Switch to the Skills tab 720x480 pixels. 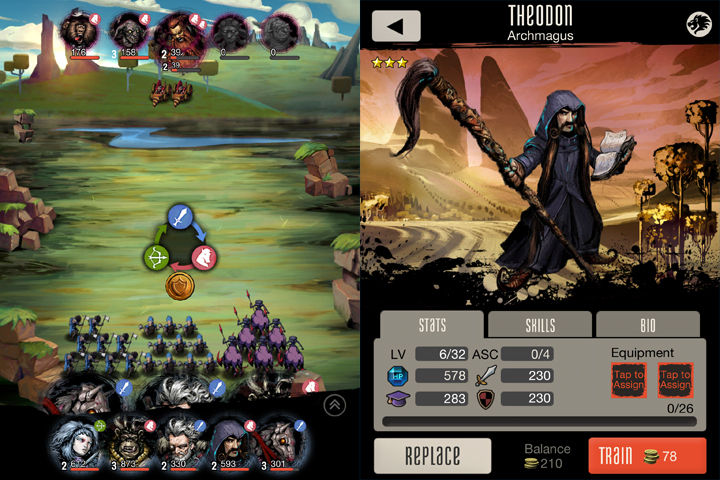pos(540,325)
